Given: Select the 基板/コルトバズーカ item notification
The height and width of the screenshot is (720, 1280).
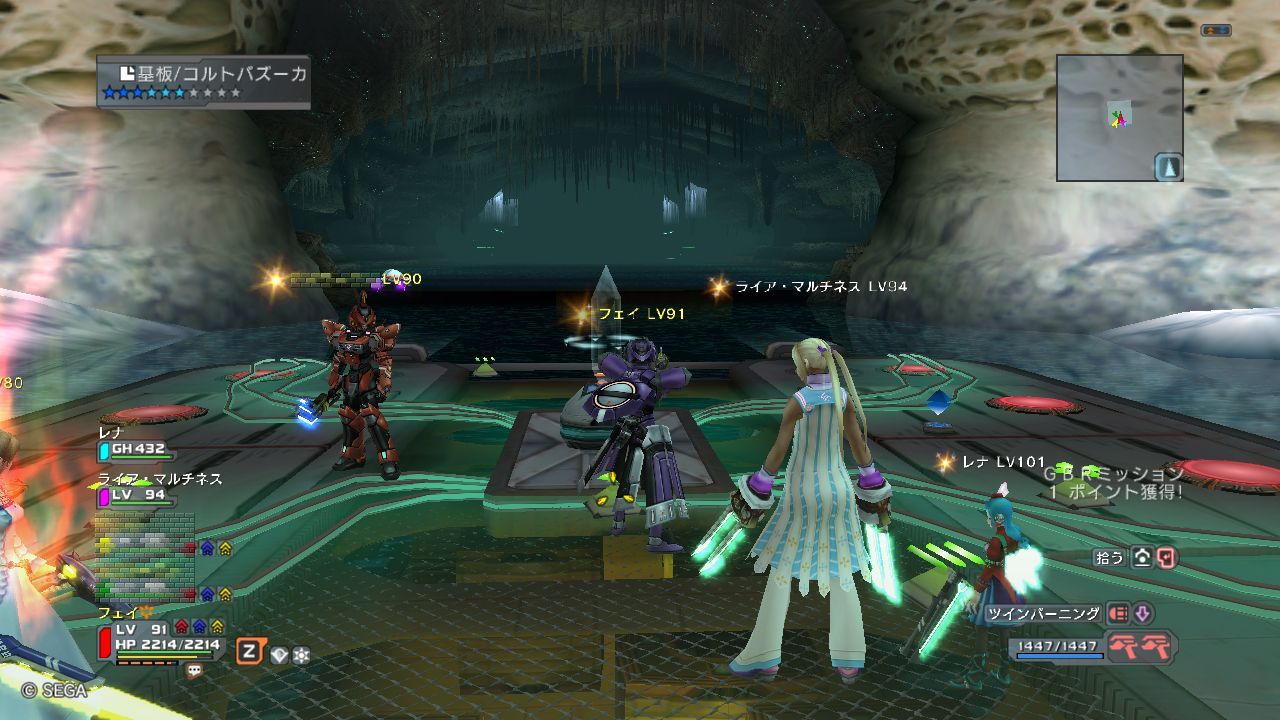Looking at the screenshot, I should 204,82.
